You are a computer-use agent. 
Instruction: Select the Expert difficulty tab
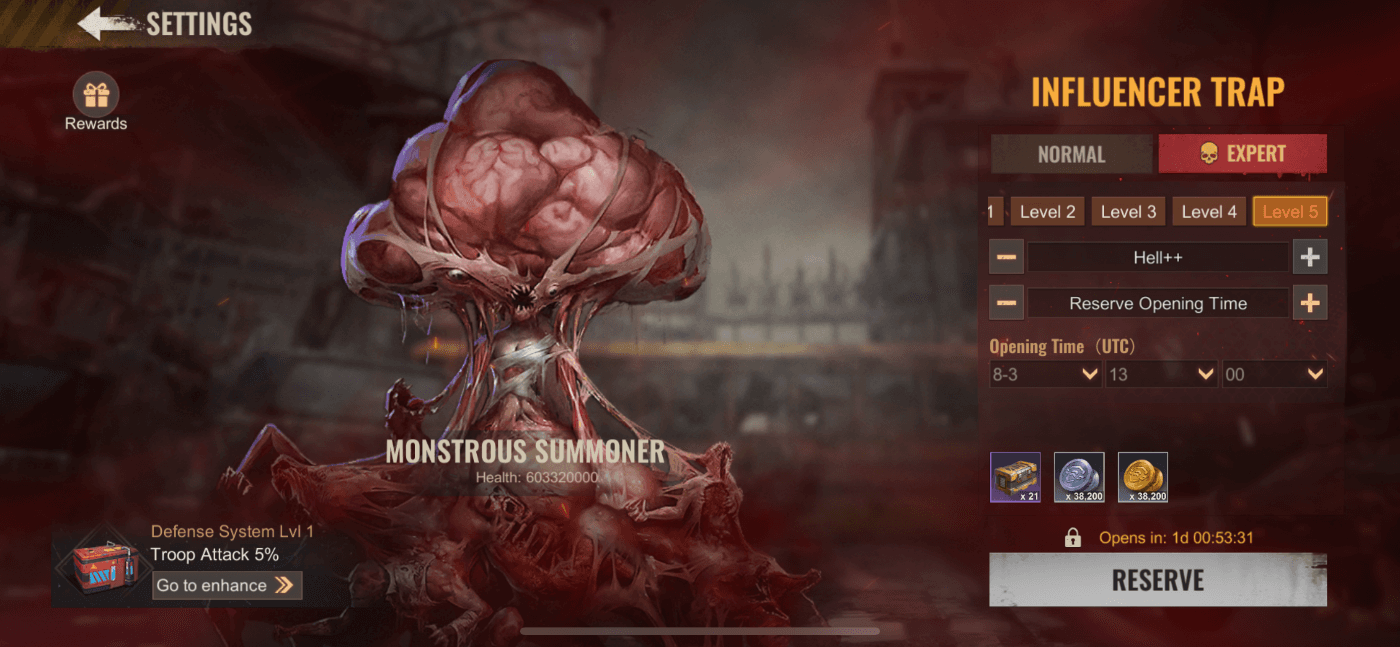(1242, 154)
